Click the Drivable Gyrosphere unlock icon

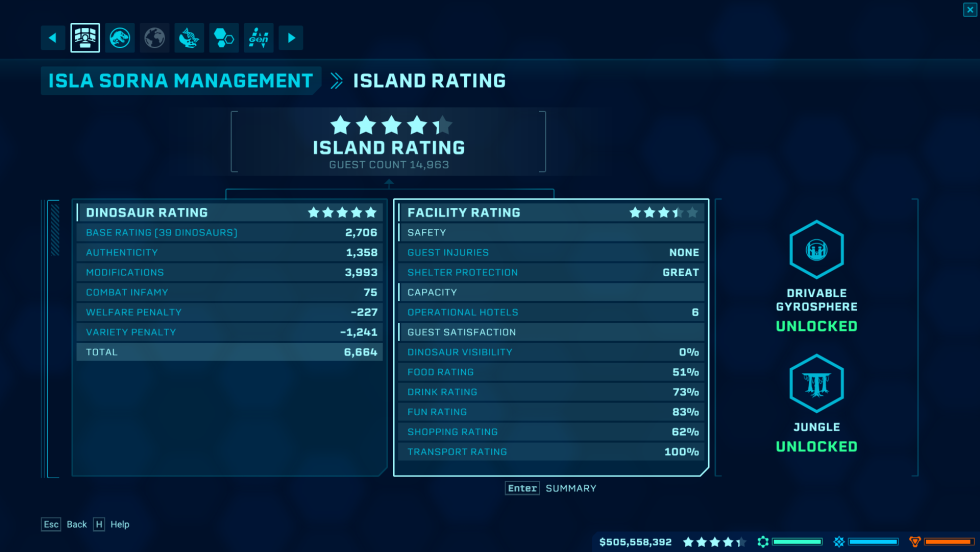click(816, 250)
